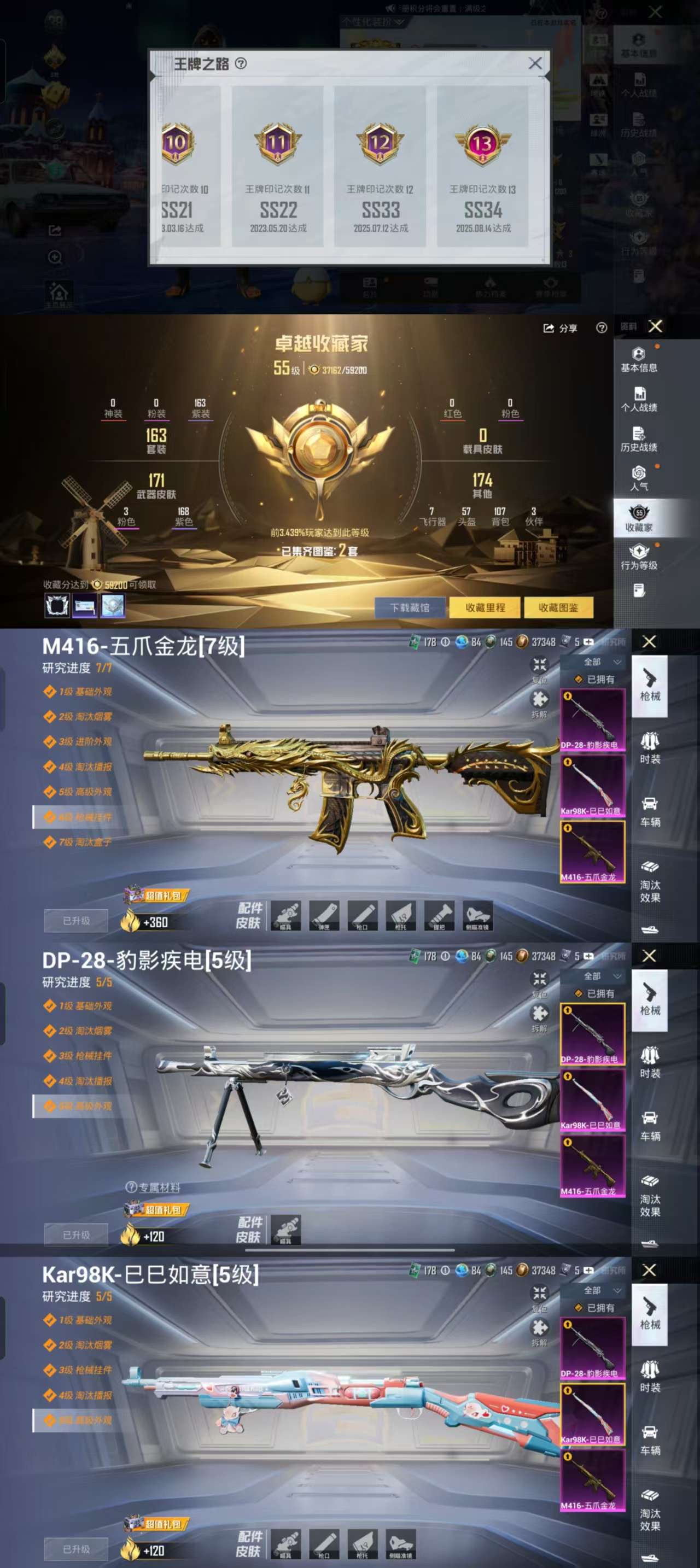The image size is (700, 1568).
Task: Click the 分享 share button
Action: [x=560, y=328]
